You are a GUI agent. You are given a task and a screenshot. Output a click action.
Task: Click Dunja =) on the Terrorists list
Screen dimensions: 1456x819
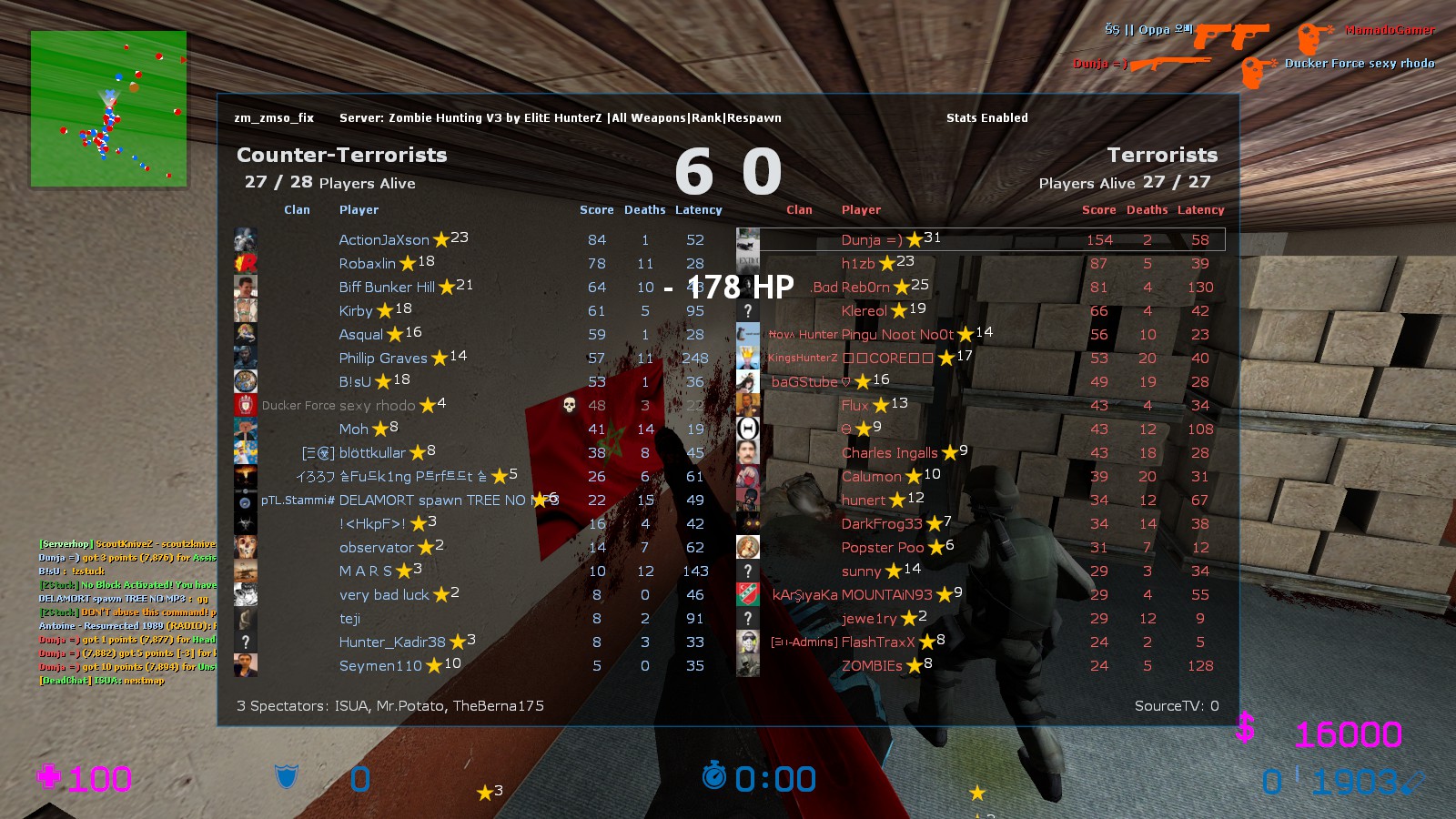pos(872,239)
